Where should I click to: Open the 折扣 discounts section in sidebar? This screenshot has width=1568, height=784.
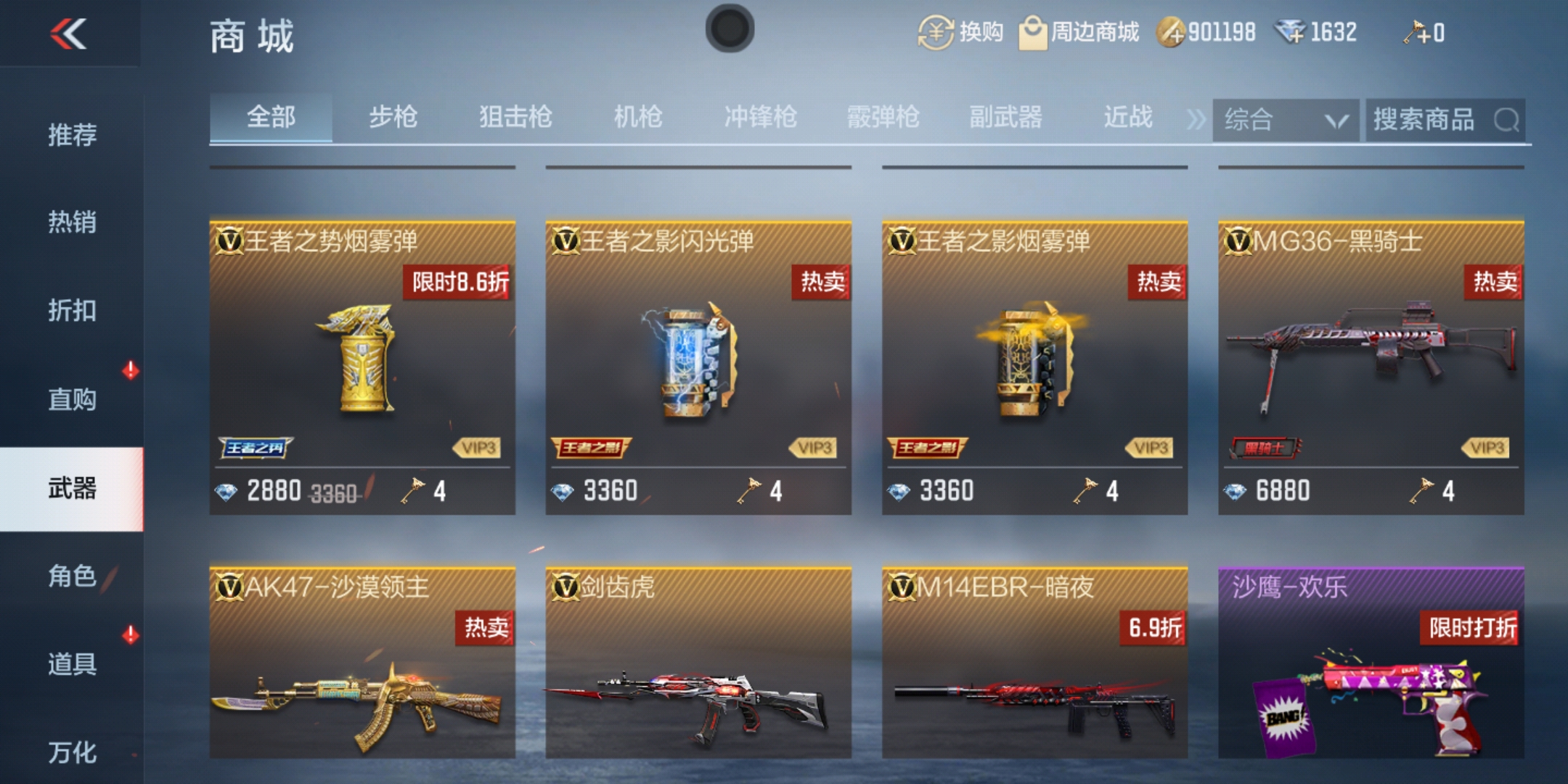[x=73, y=311]
